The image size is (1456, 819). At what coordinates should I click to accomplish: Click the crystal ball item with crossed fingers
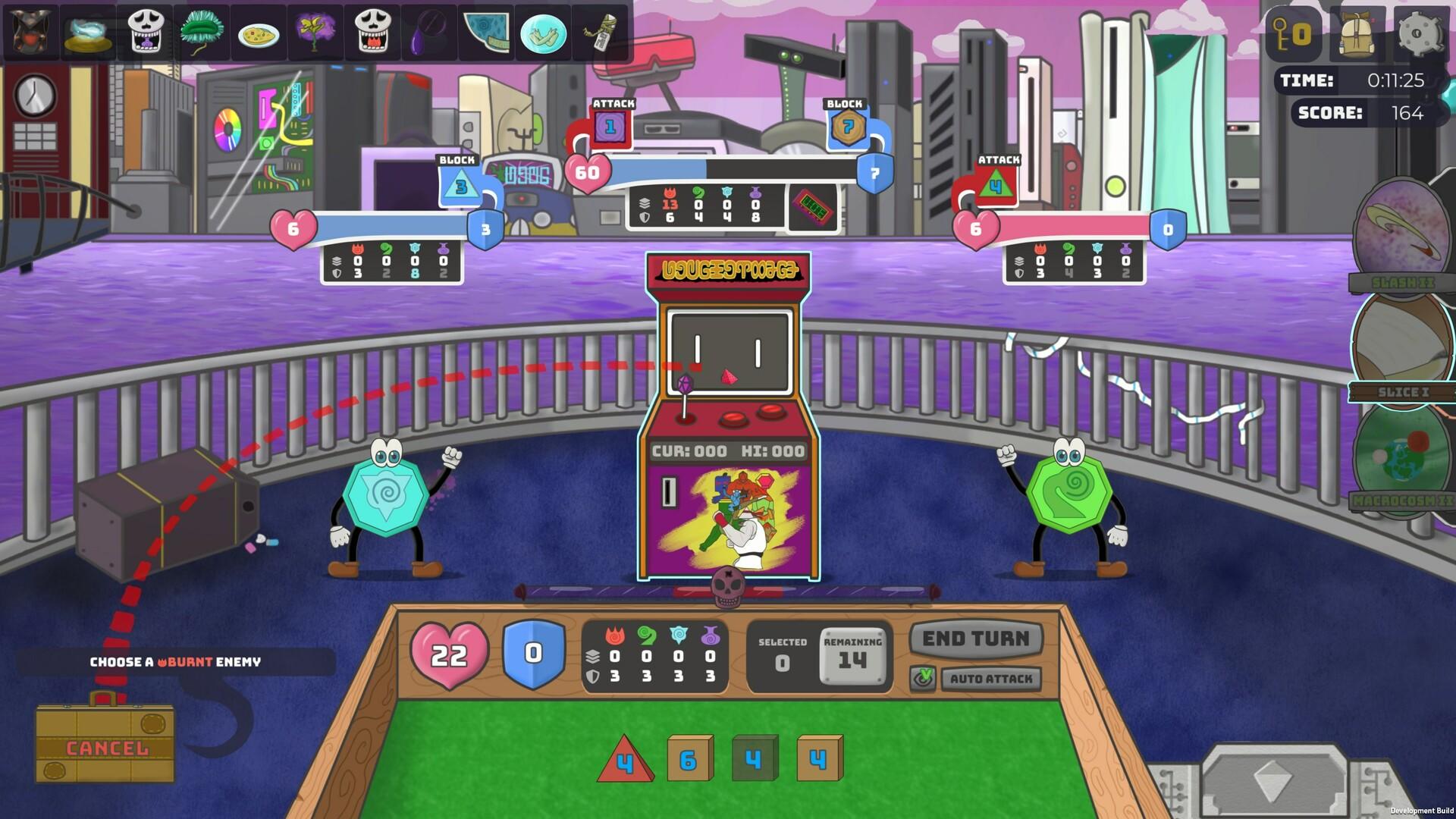[x=543, y=34]
